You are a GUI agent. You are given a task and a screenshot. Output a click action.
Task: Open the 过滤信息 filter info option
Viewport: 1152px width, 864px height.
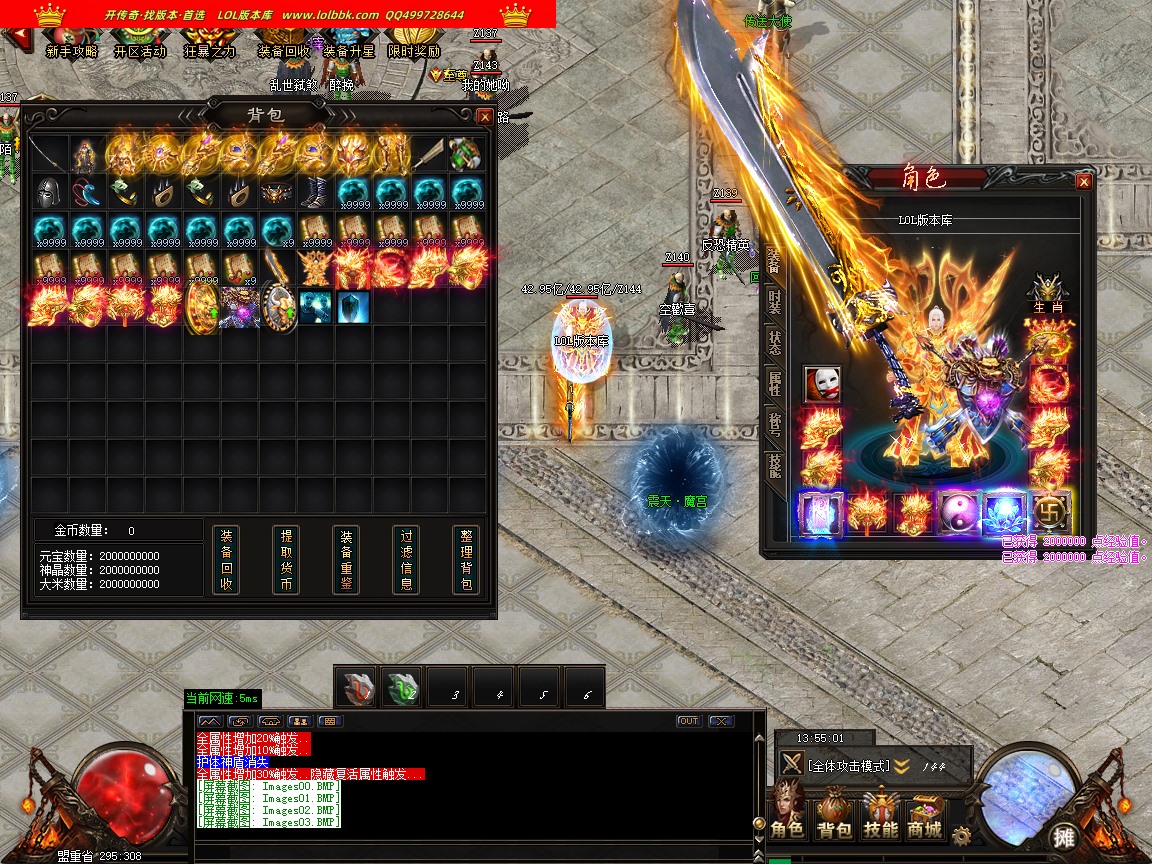[x=406, y=560]
